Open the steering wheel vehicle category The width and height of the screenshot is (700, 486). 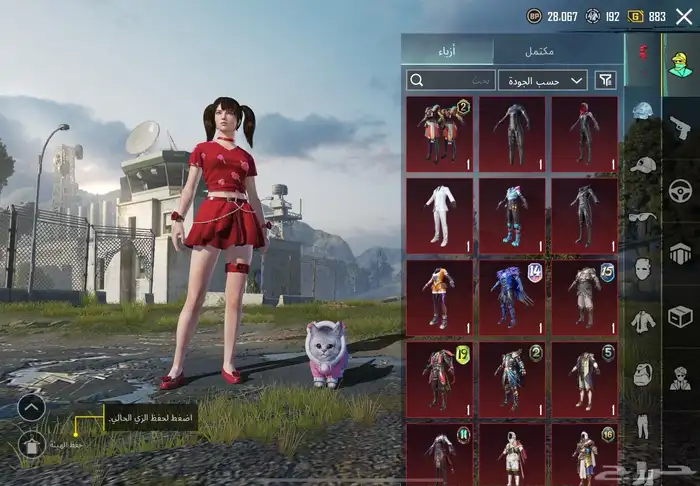[680, 190]
